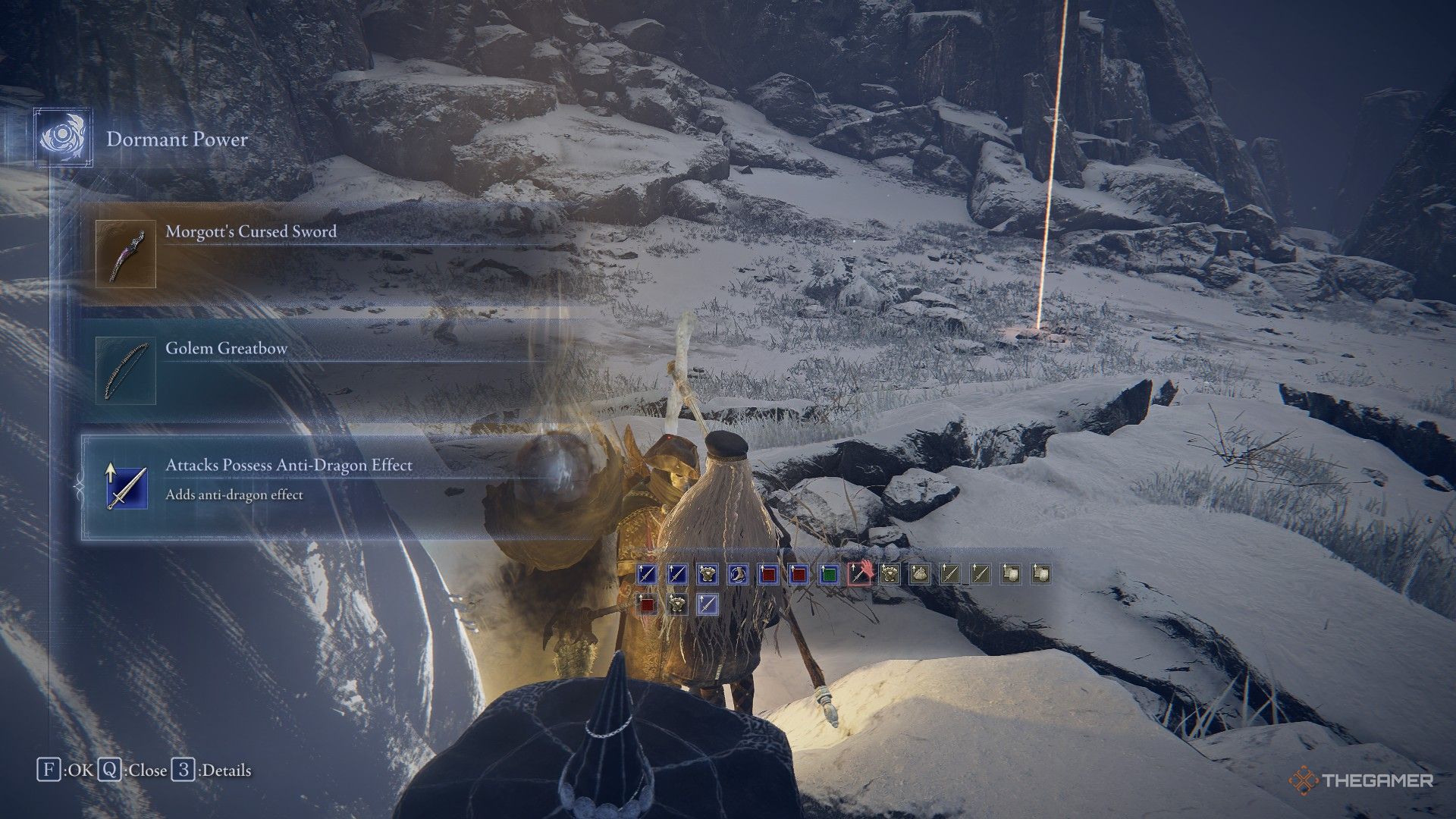Select the armor icon in the second hotbar row

[x=677, y=604]
